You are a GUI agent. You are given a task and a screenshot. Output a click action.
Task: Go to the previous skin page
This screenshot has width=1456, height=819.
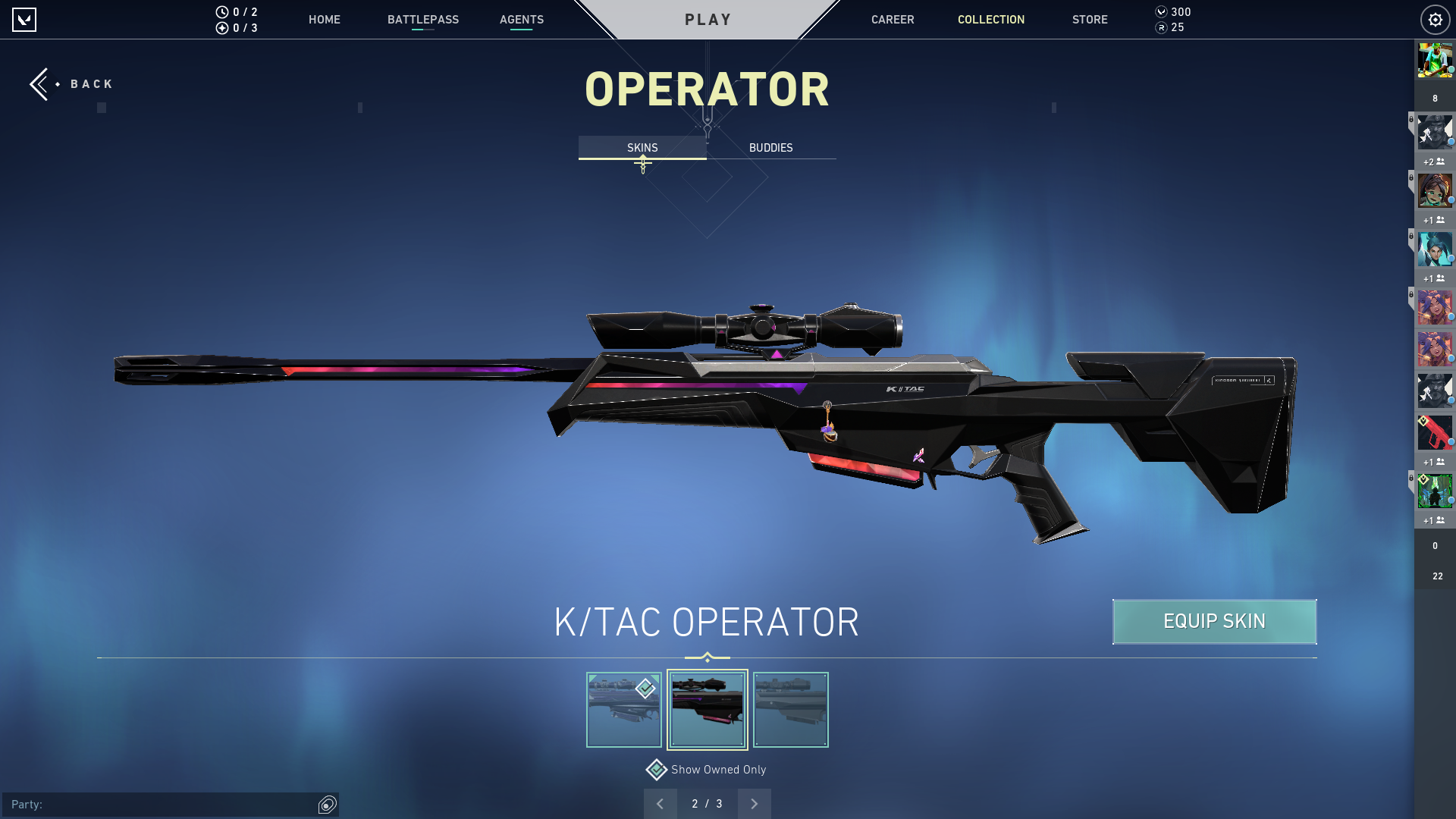tap(660, 804)
